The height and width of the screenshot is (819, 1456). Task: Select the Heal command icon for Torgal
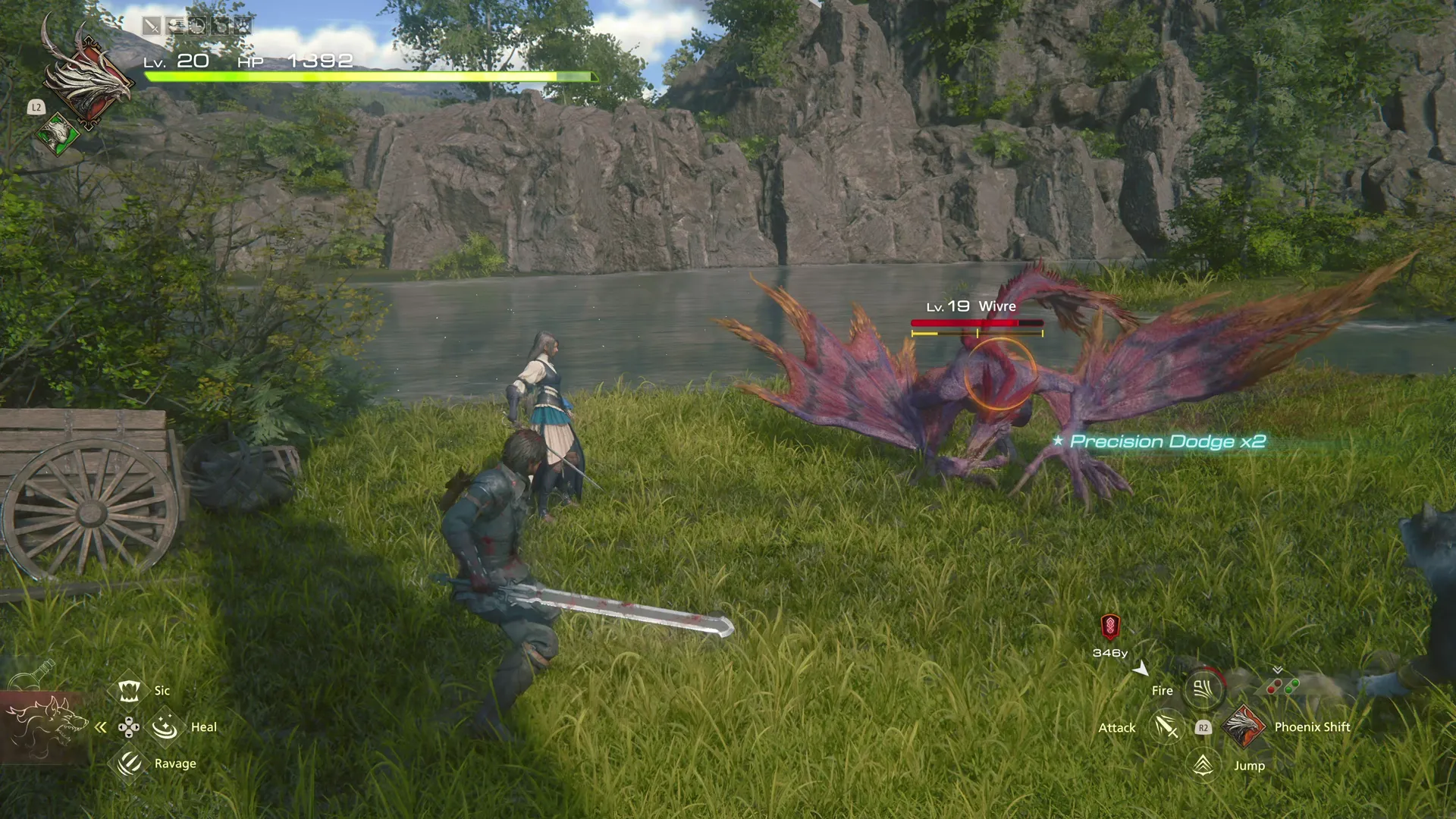[164, 726]
